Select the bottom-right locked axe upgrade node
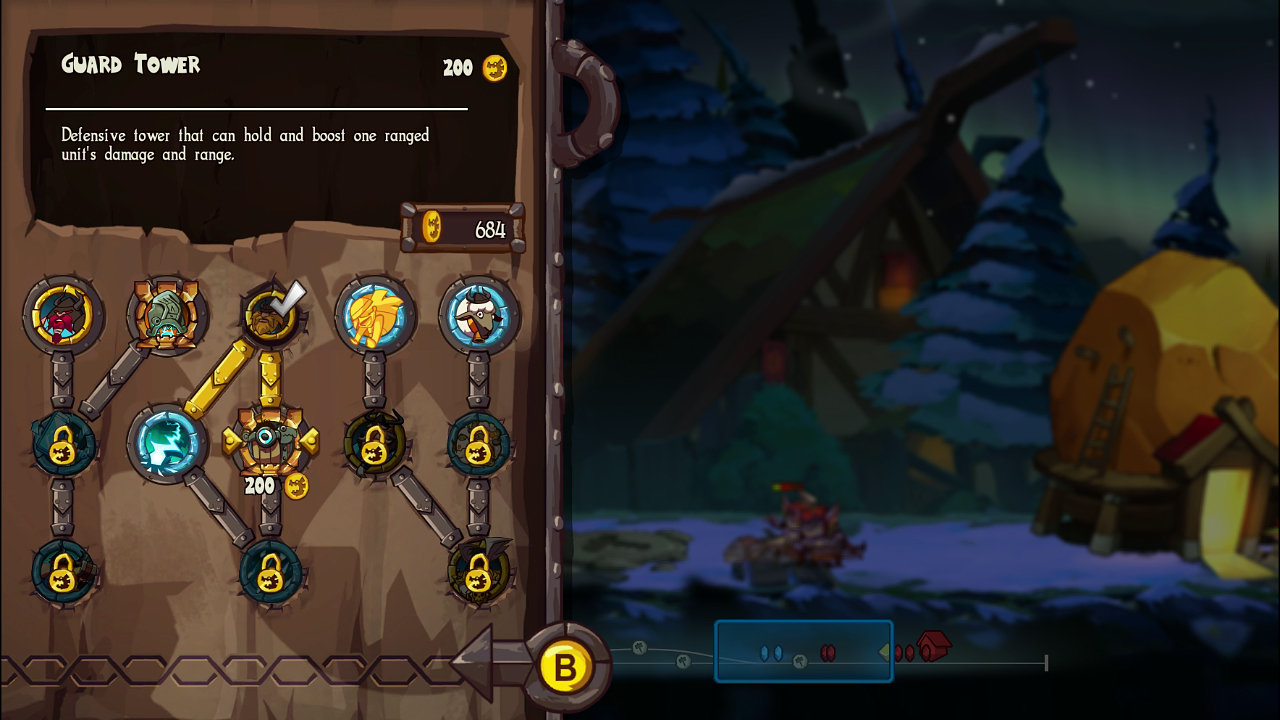 [x=479, y=572]
